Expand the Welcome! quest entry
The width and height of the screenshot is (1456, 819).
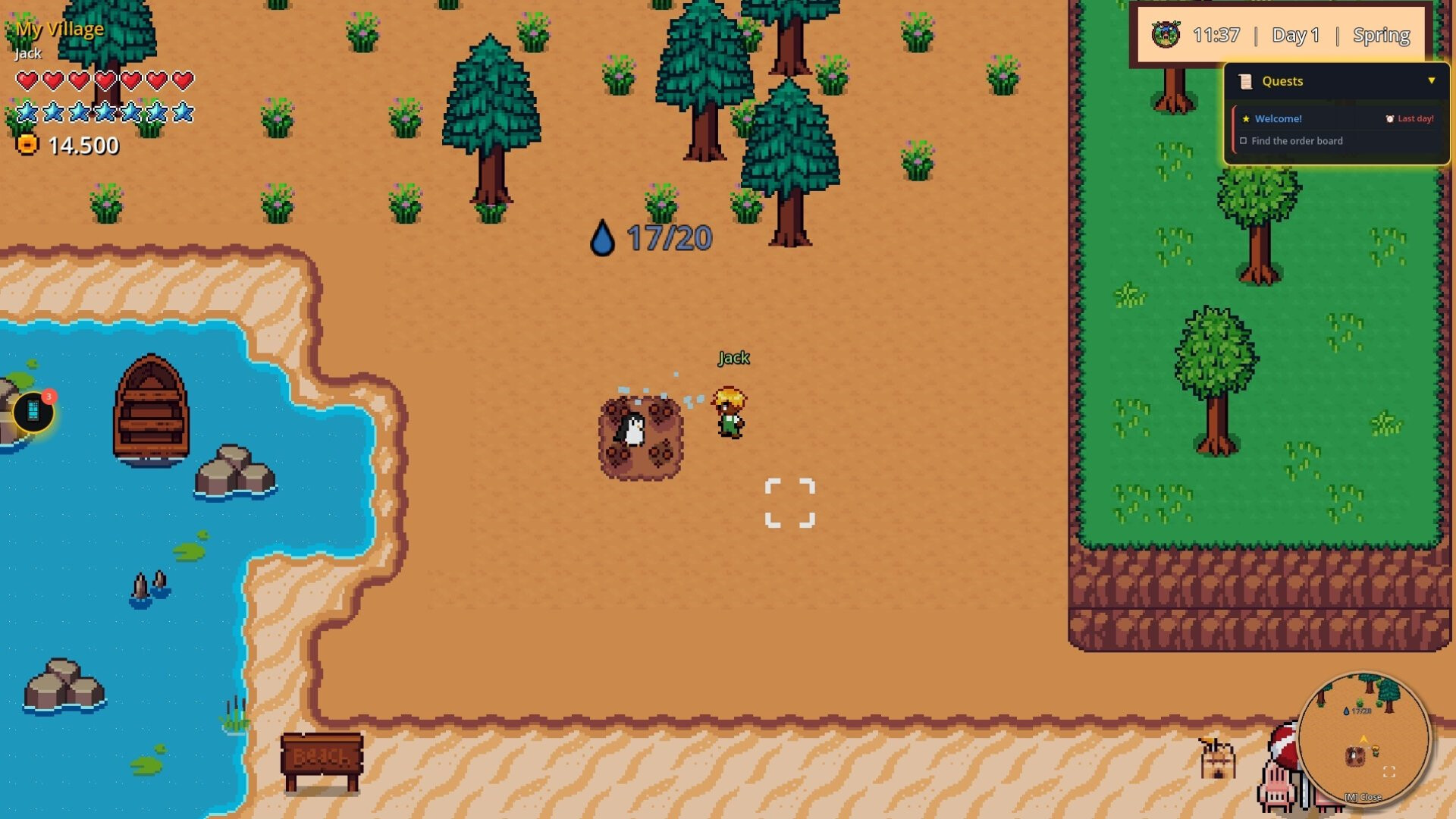(x=1279, y=120)
